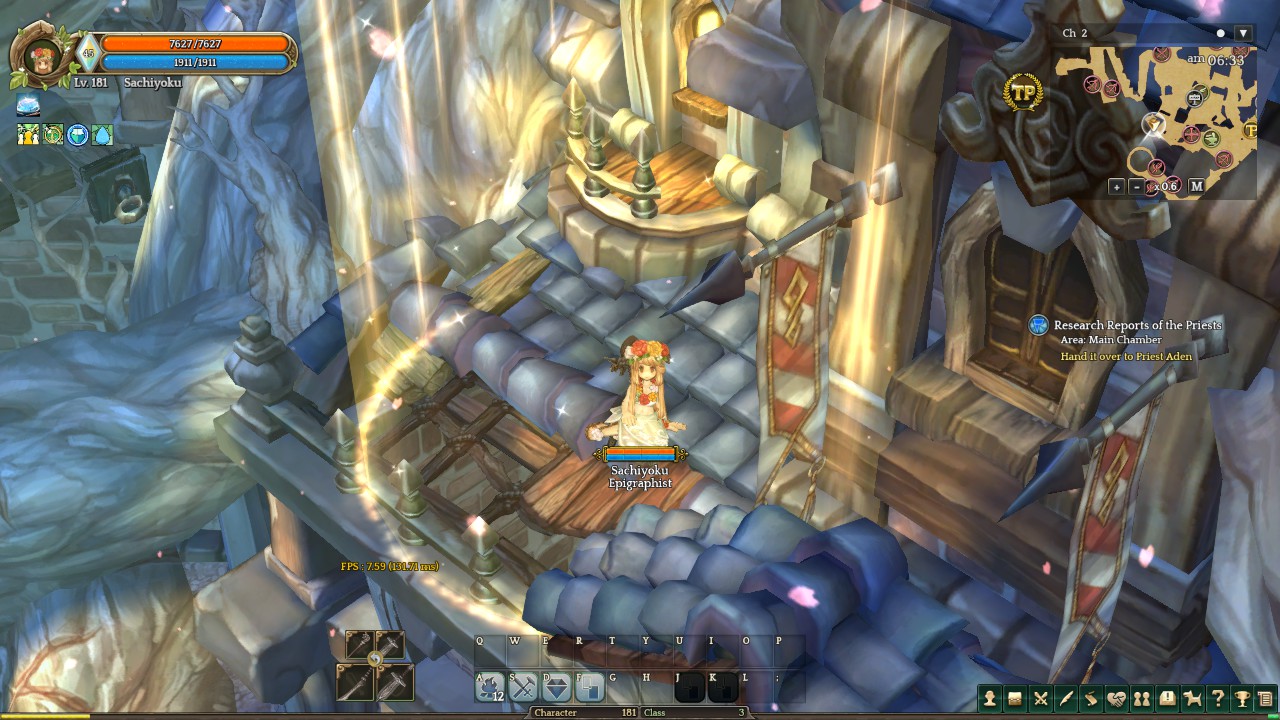The image size is (1280, 720).
Task: Open the achievements trophy icon
Action: 1242,698
